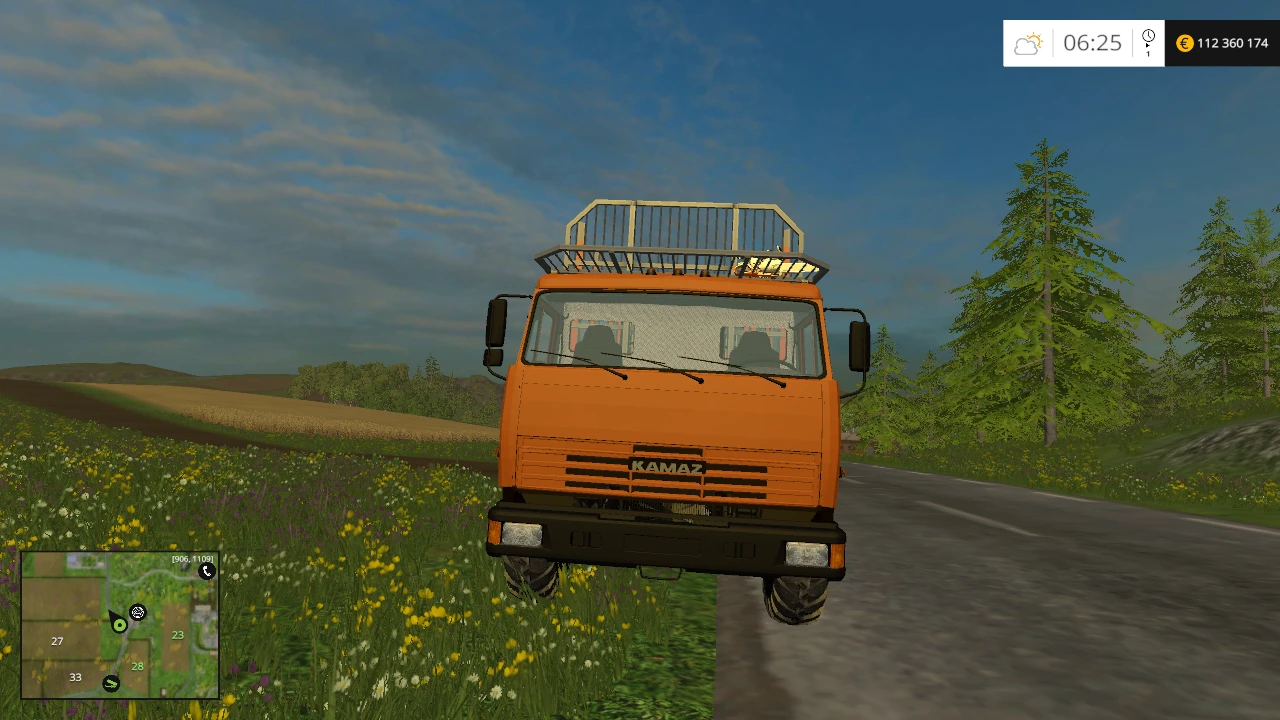Toggle the money HUD panel

coord(1222,43)
